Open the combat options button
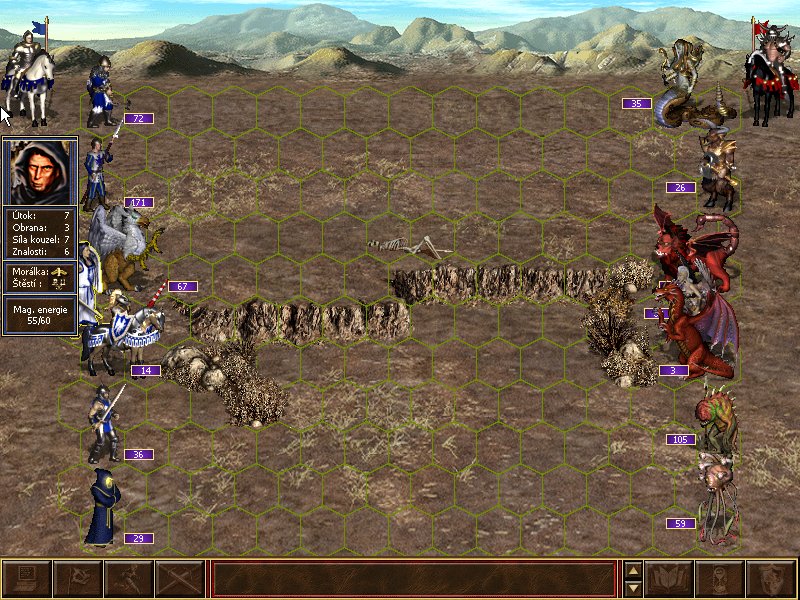 (x=27, y=579)
